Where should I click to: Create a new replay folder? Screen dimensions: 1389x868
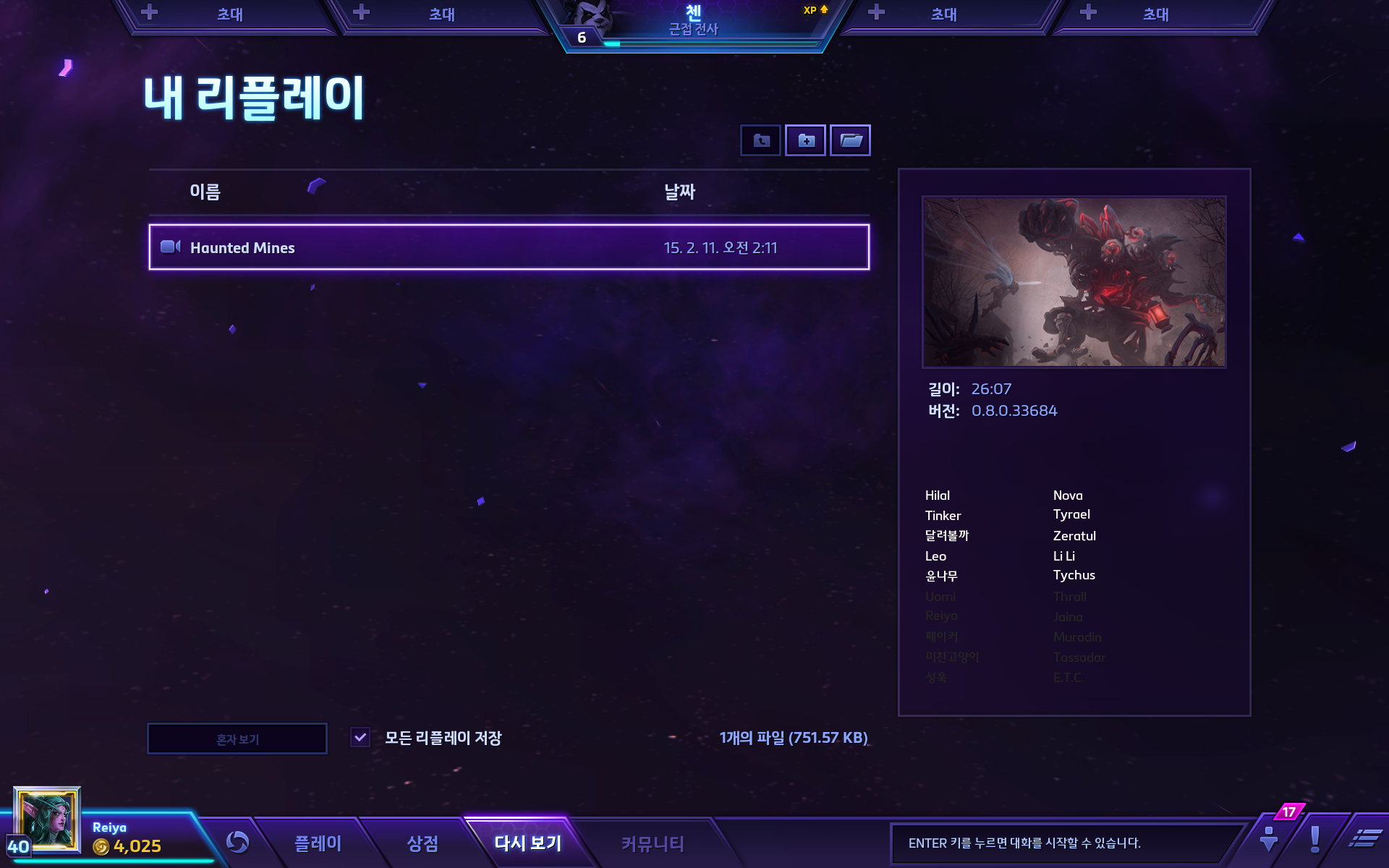pos(804,140)
